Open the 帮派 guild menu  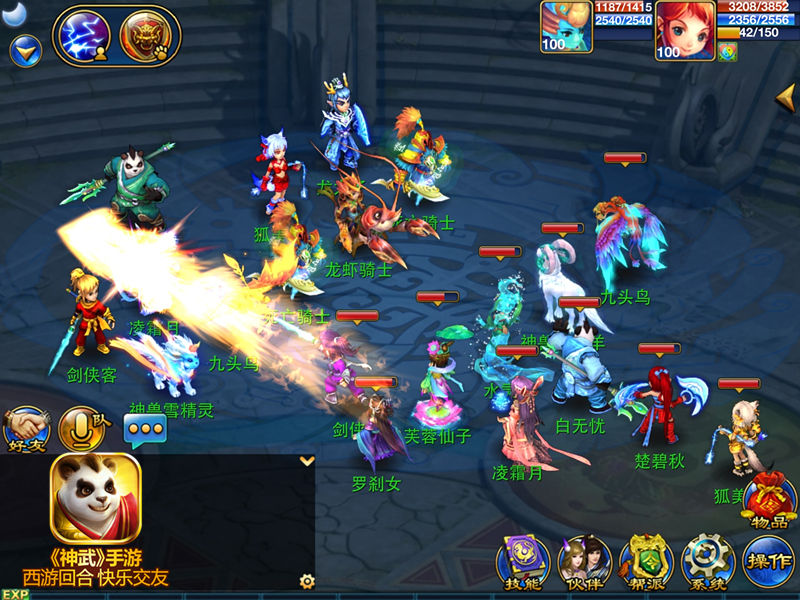(x=645, y=561)
